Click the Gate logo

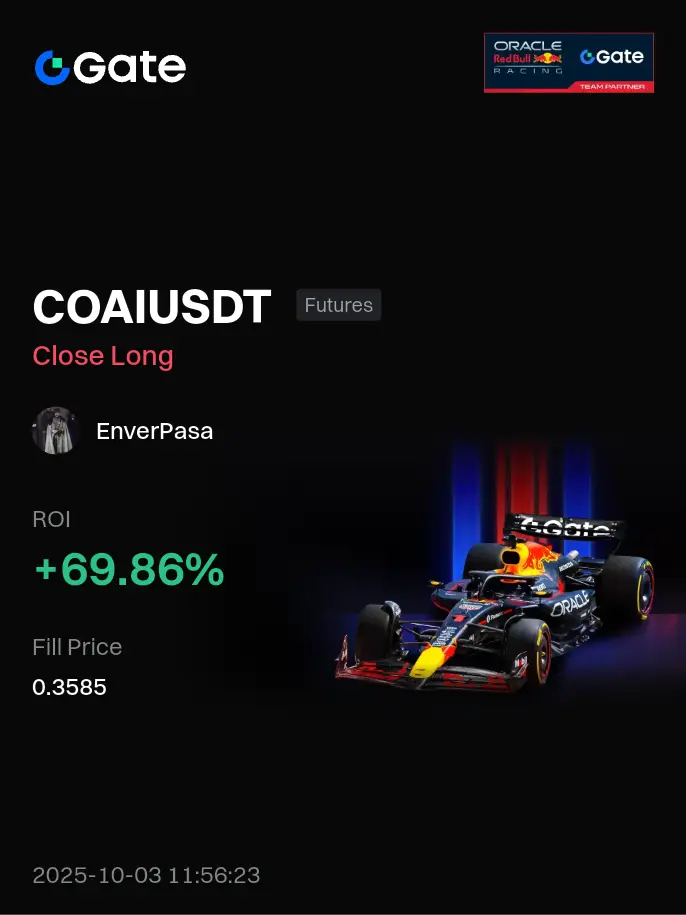click(x=110, y=67)
